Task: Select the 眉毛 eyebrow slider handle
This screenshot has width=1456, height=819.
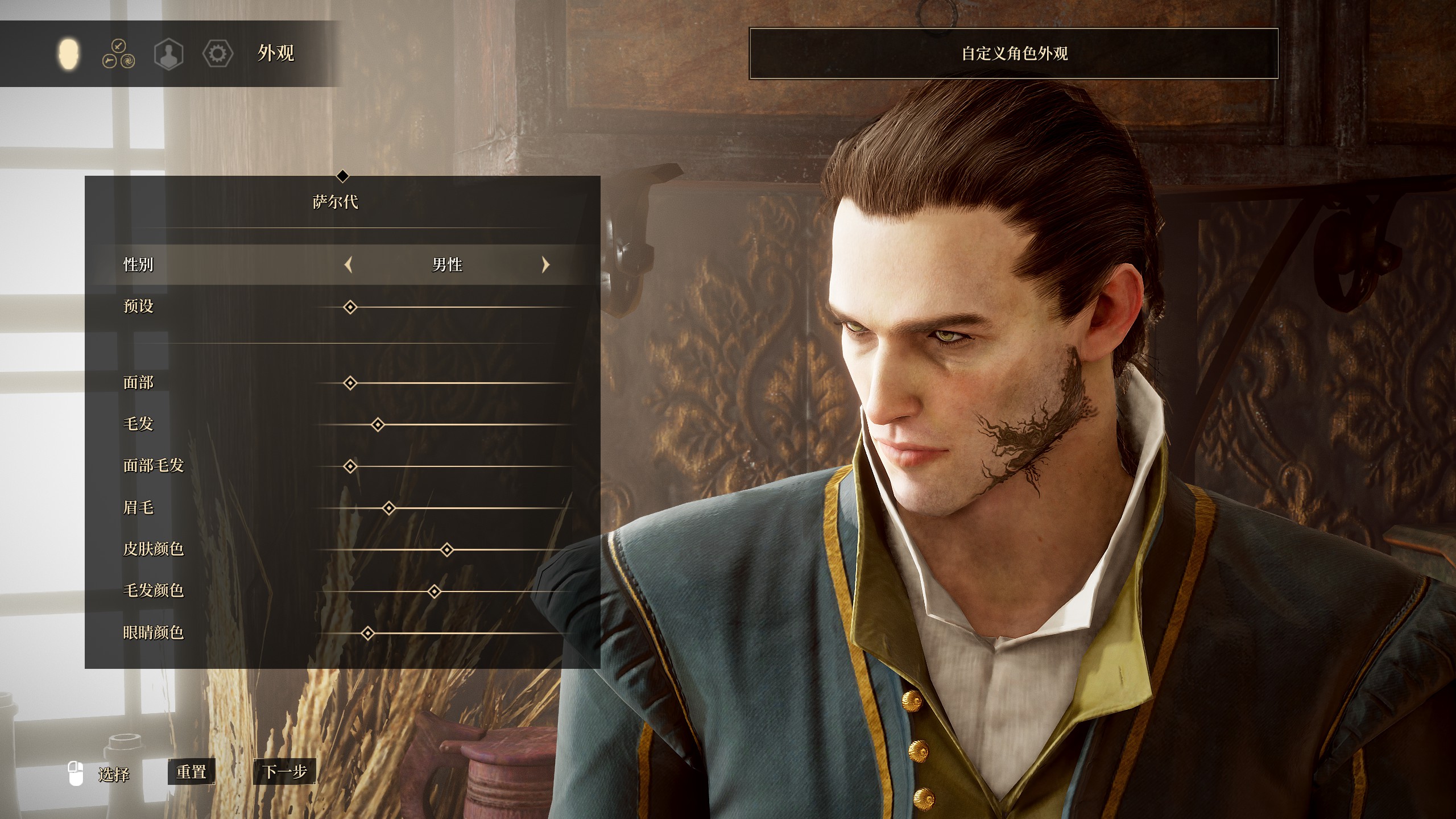Action: pos(389,508)
